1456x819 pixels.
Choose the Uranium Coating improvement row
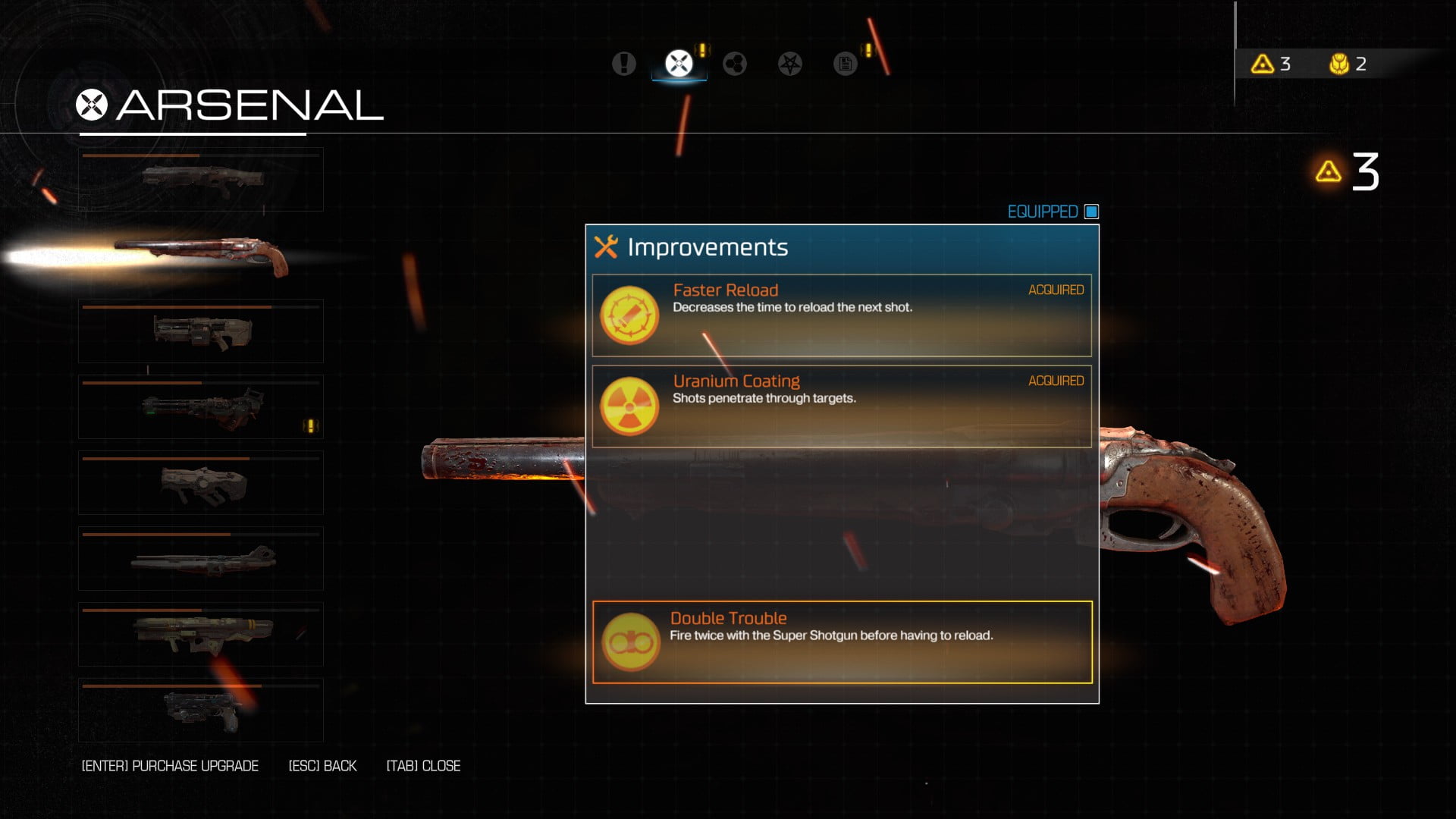[842, 406]
